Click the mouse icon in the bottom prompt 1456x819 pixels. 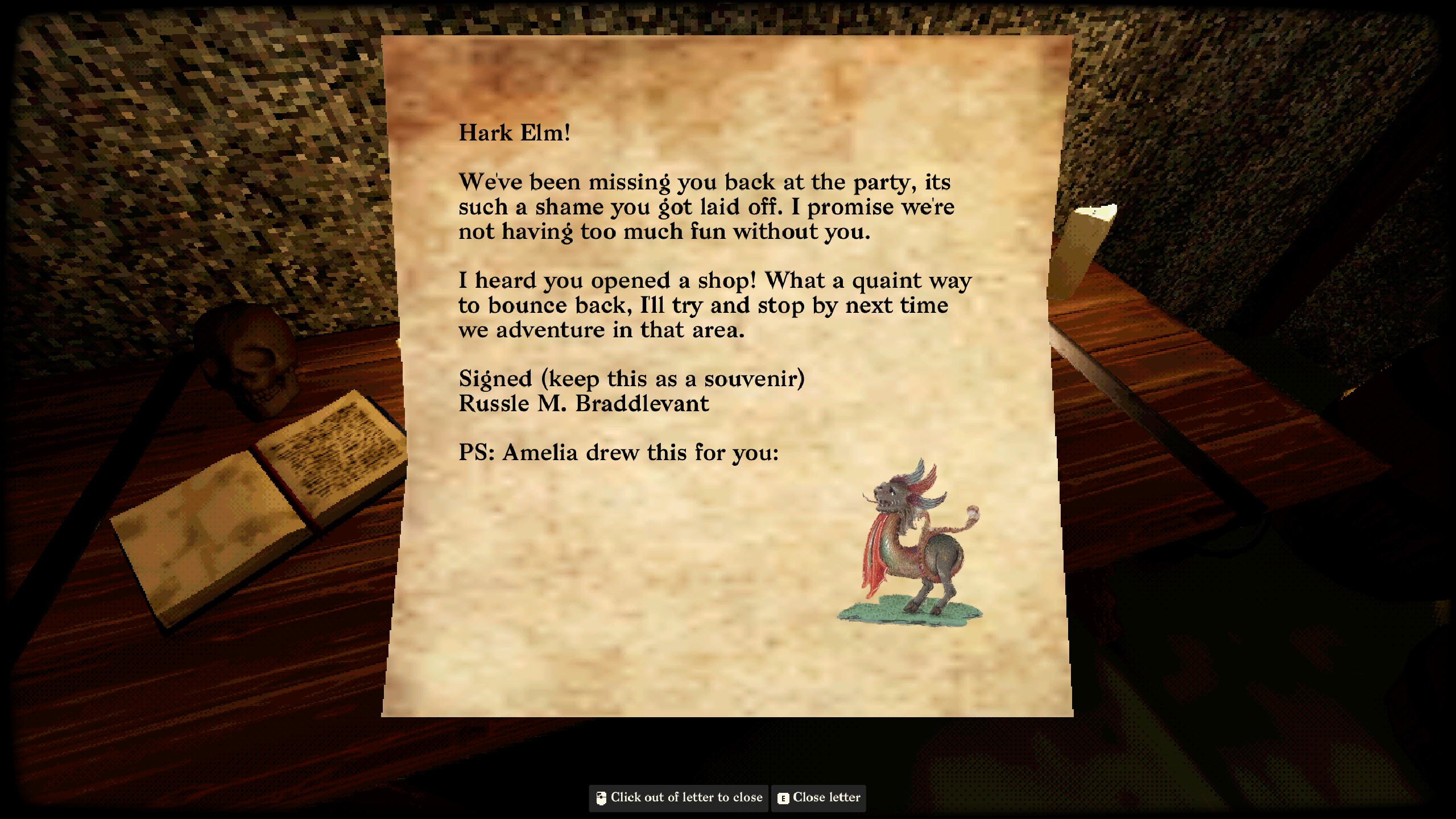(601, 797)
